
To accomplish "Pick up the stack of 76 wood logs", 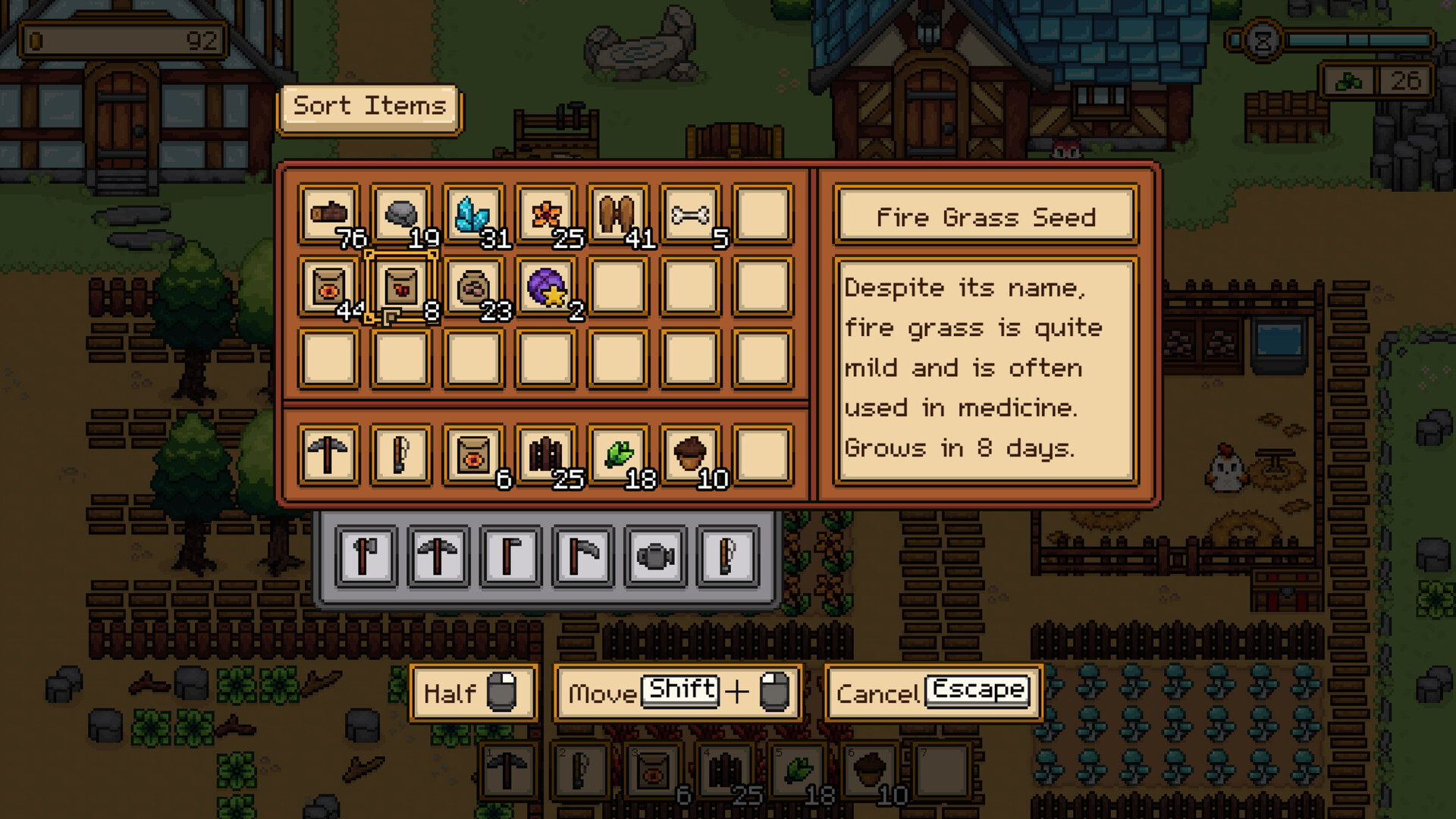I will tap(329, 213).
